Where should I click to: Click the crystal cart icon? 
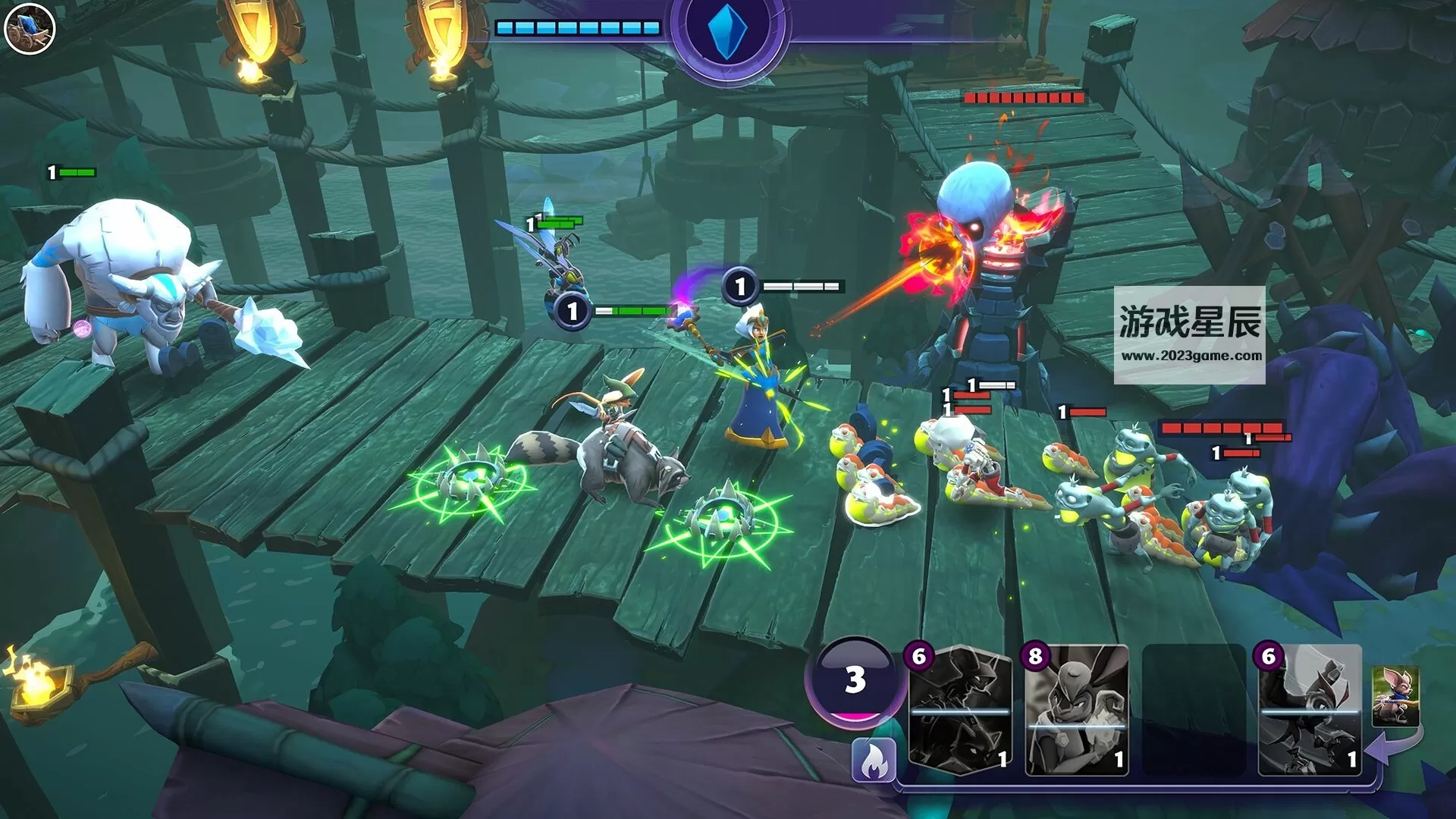pos(30,29)
